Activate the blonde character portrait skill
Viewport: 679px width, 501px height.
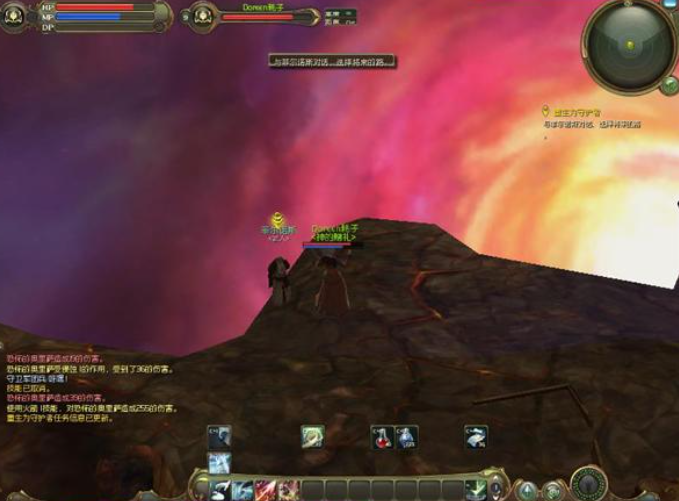coord(313,436)
